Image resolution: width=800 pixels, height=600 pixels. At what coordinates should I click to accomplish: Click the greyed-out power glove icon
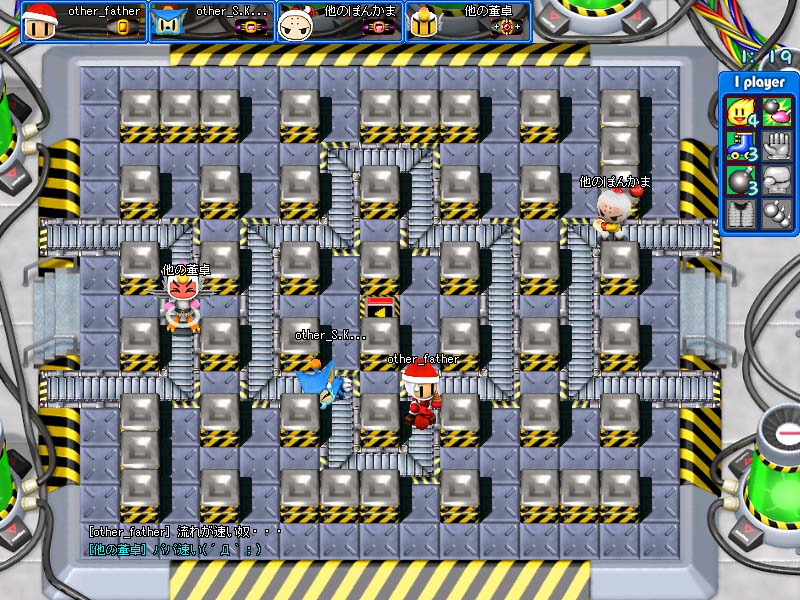coord(775,146)
